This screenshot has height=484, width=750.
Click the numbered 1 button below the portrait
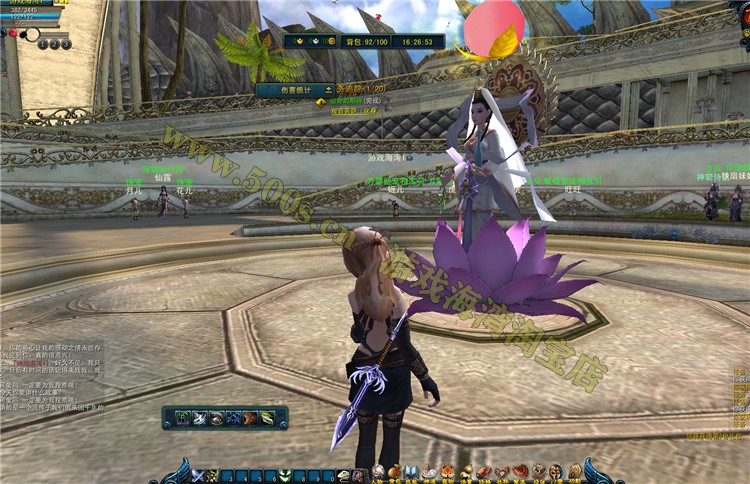click(43, 44)
